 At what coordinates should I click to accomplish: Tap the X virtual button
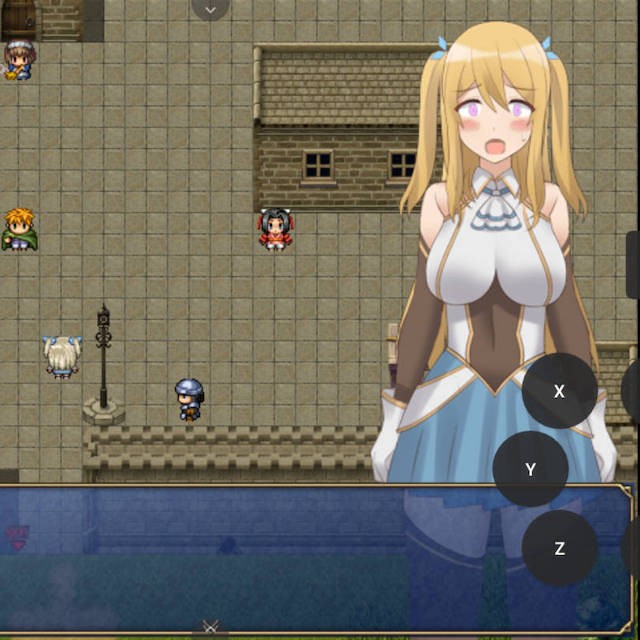pyautogui.click(x=559, y=391)
